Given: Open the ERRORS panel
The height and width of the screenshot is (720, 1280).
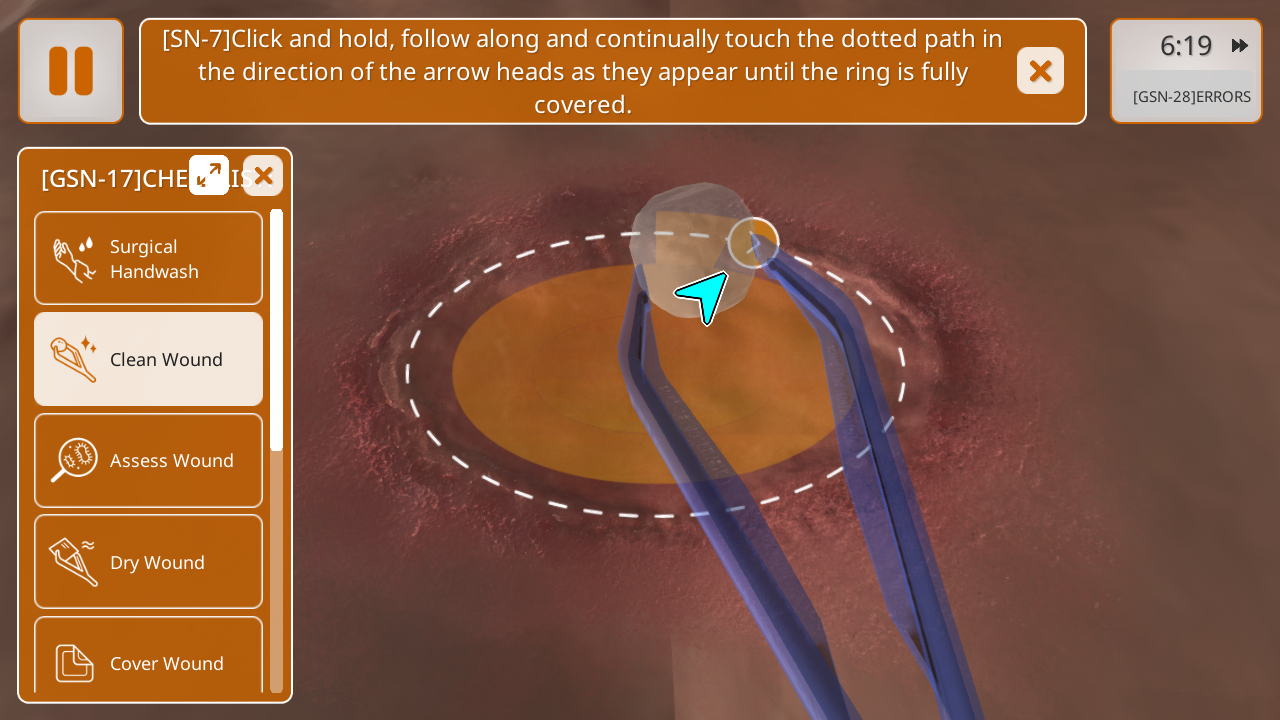Looking at the screenshot, I should [x=1191, y=97].
